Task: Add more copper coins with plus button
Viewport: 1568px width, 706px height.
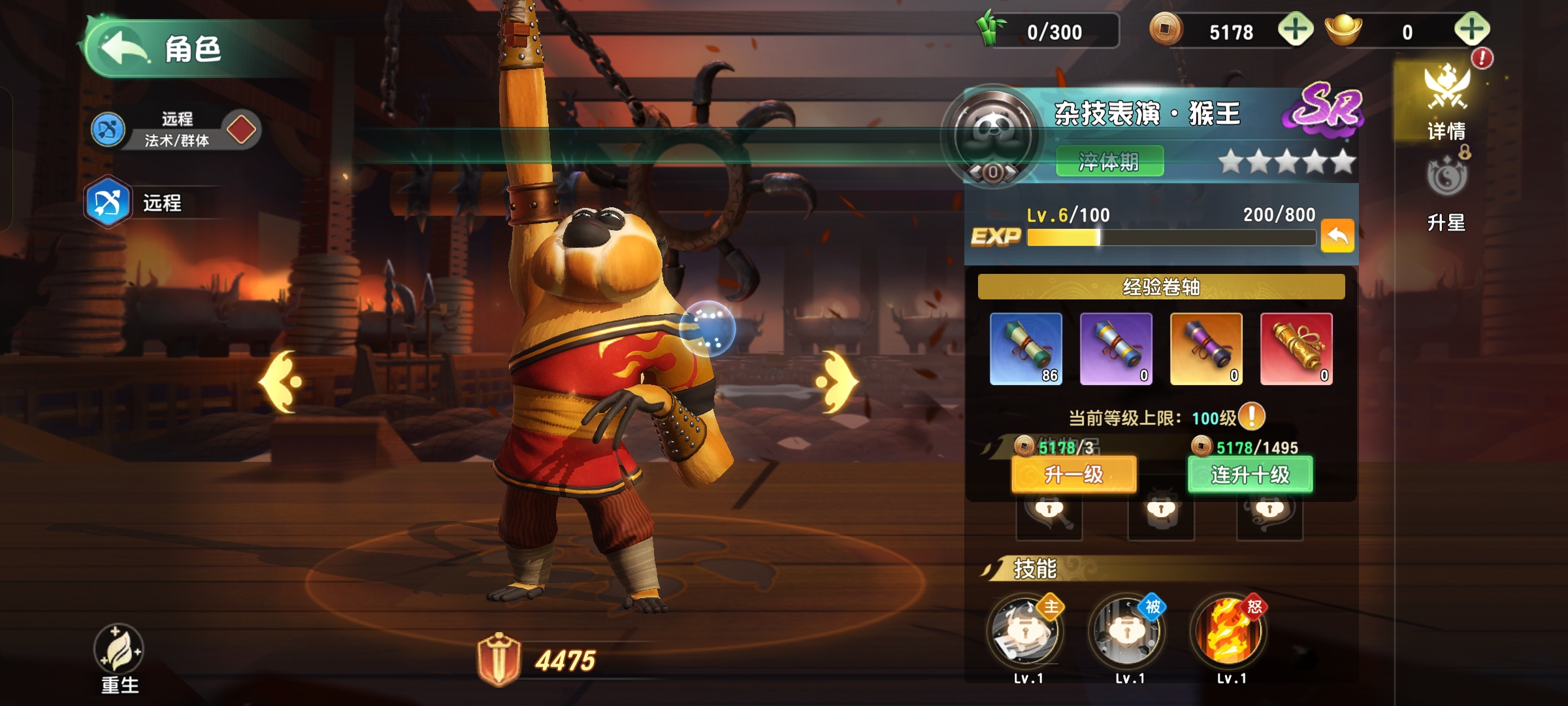Action: pos(1295,30)
